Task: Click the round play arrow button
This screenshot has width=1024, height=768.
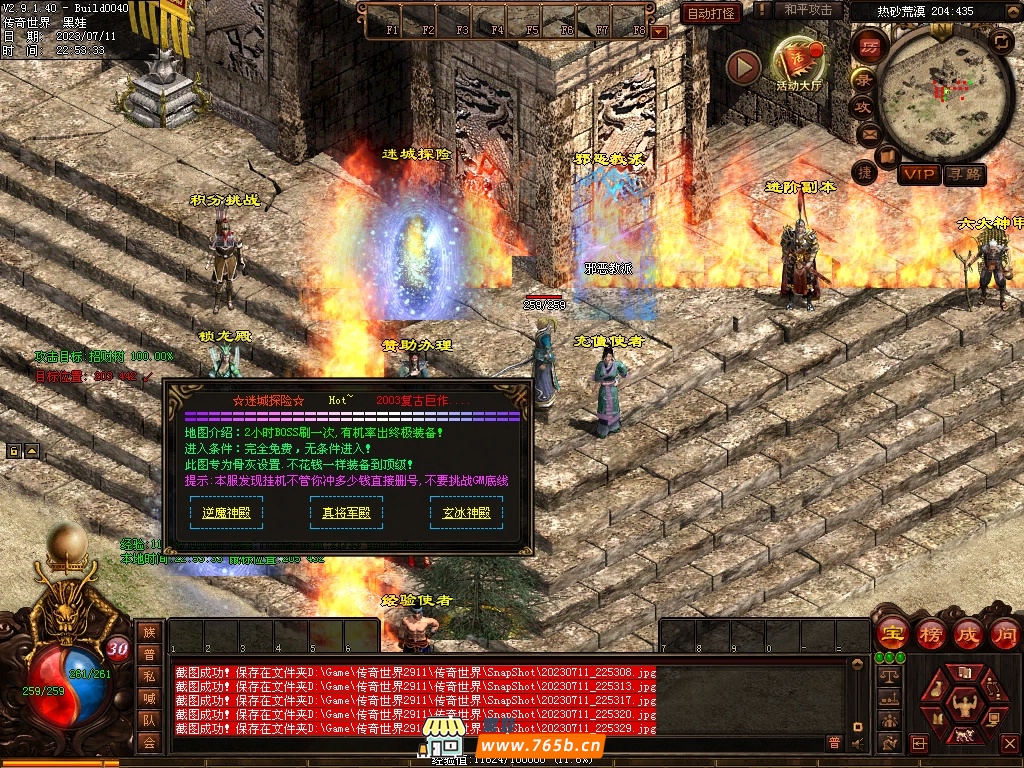Action: pyautogui.click(x=743, y=68)
